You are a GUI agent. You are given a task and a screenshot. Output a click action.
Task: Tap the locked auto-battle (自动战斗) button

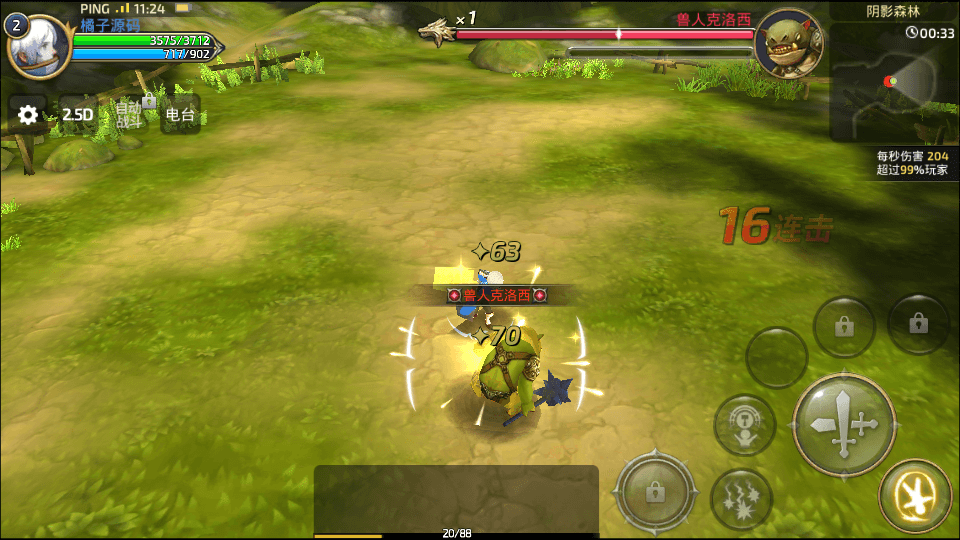pos(130,114)
